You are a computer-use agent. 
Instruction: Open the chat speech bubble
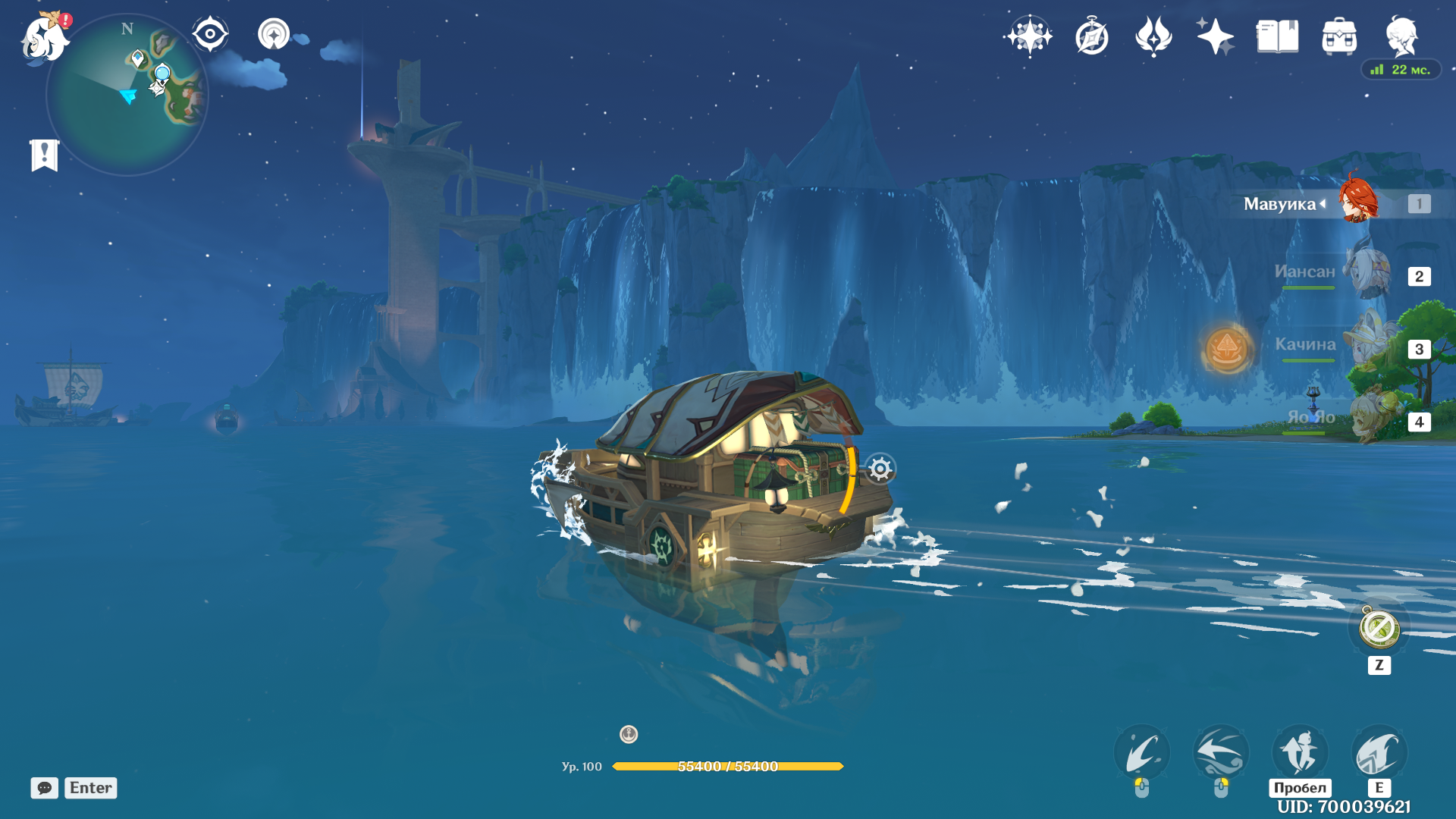44,788
